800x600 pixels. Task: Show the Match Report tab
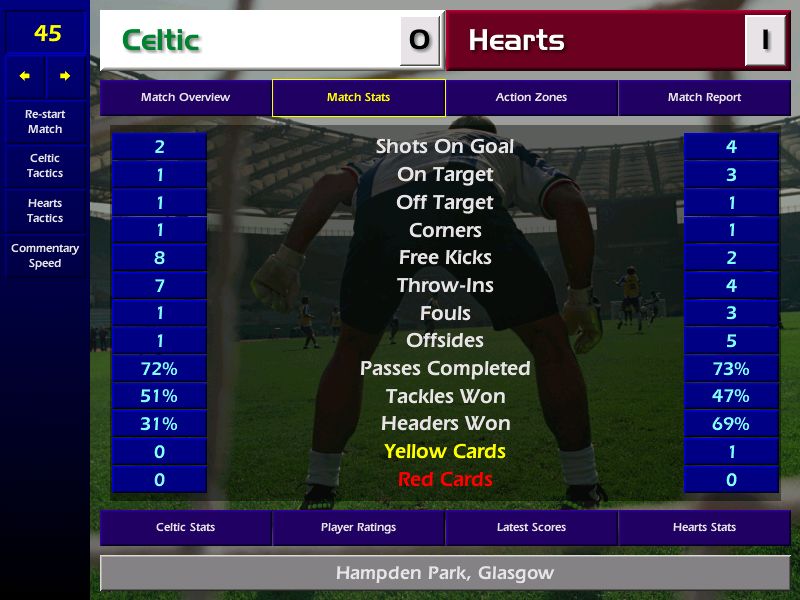[704, 98]
